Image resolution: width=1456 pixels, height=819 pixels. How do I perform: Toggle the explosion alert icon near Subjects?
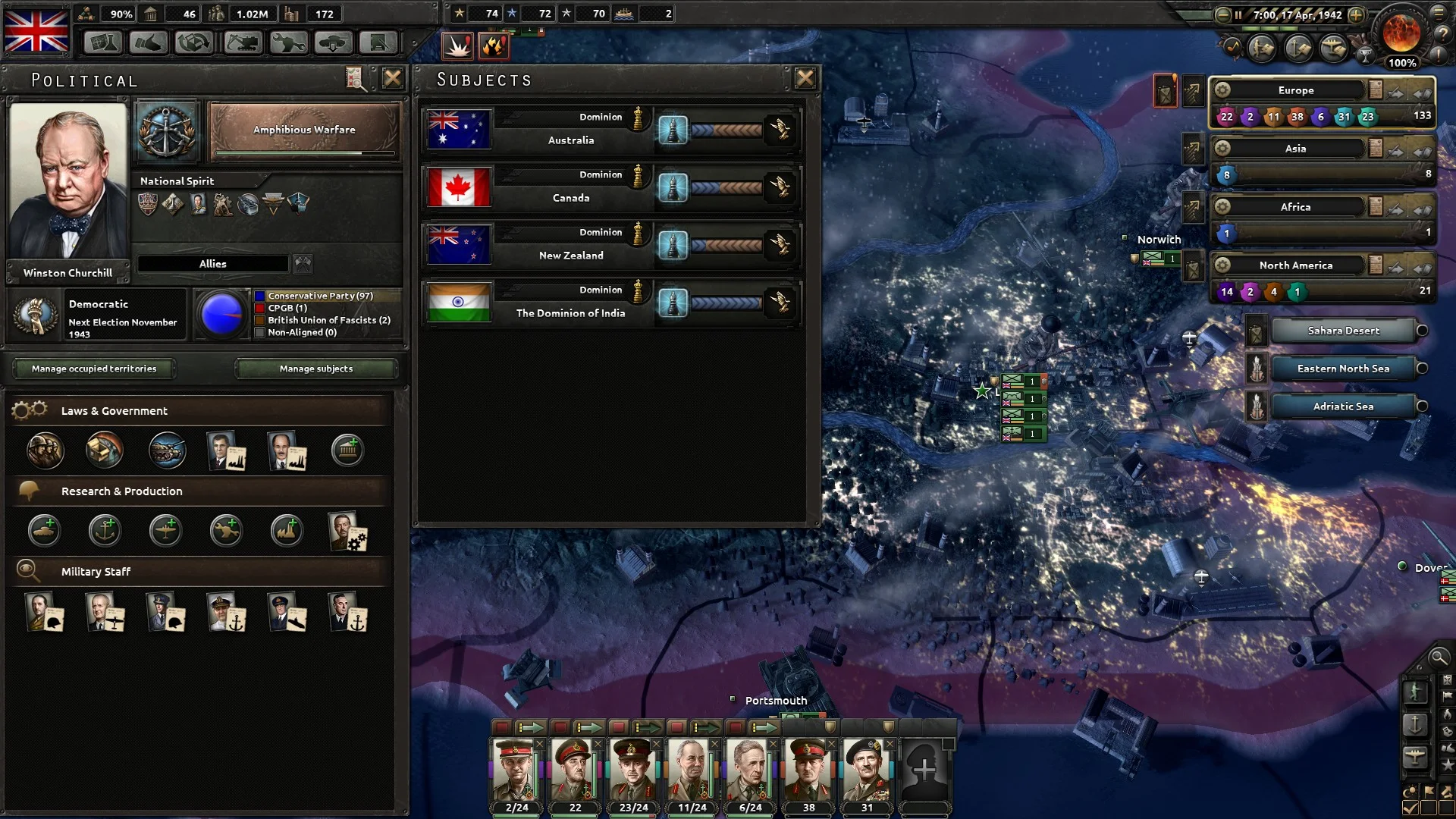pos(457,45)
